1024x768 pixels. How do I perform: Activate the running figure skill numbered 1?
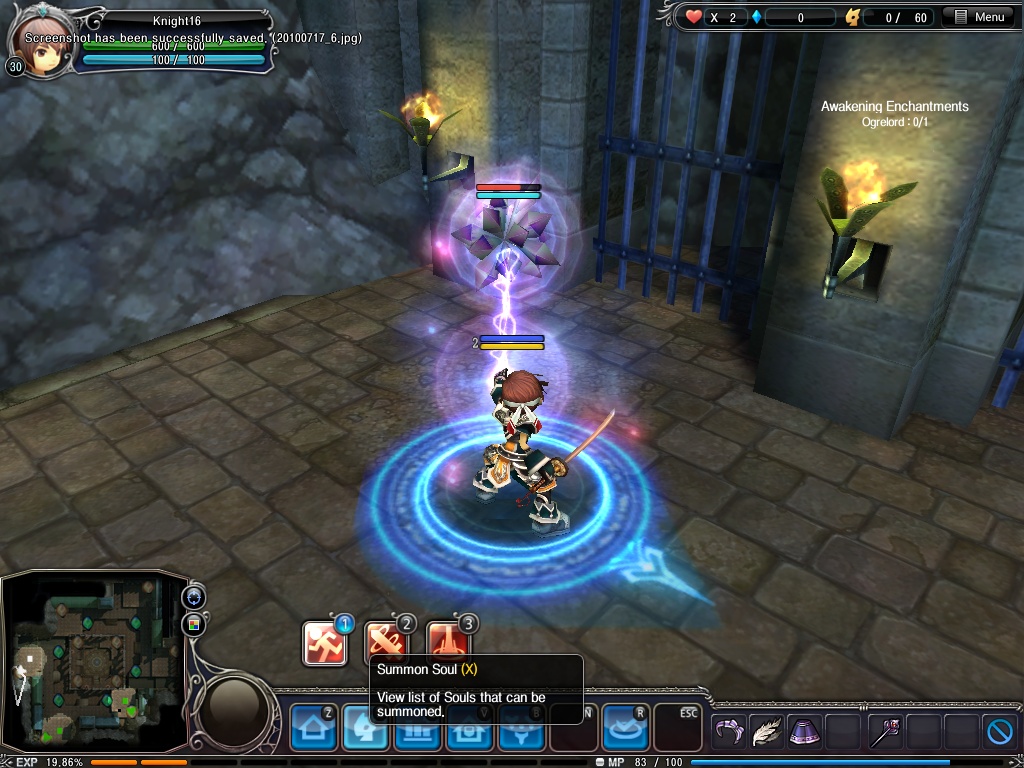click(x=325, y=643)
